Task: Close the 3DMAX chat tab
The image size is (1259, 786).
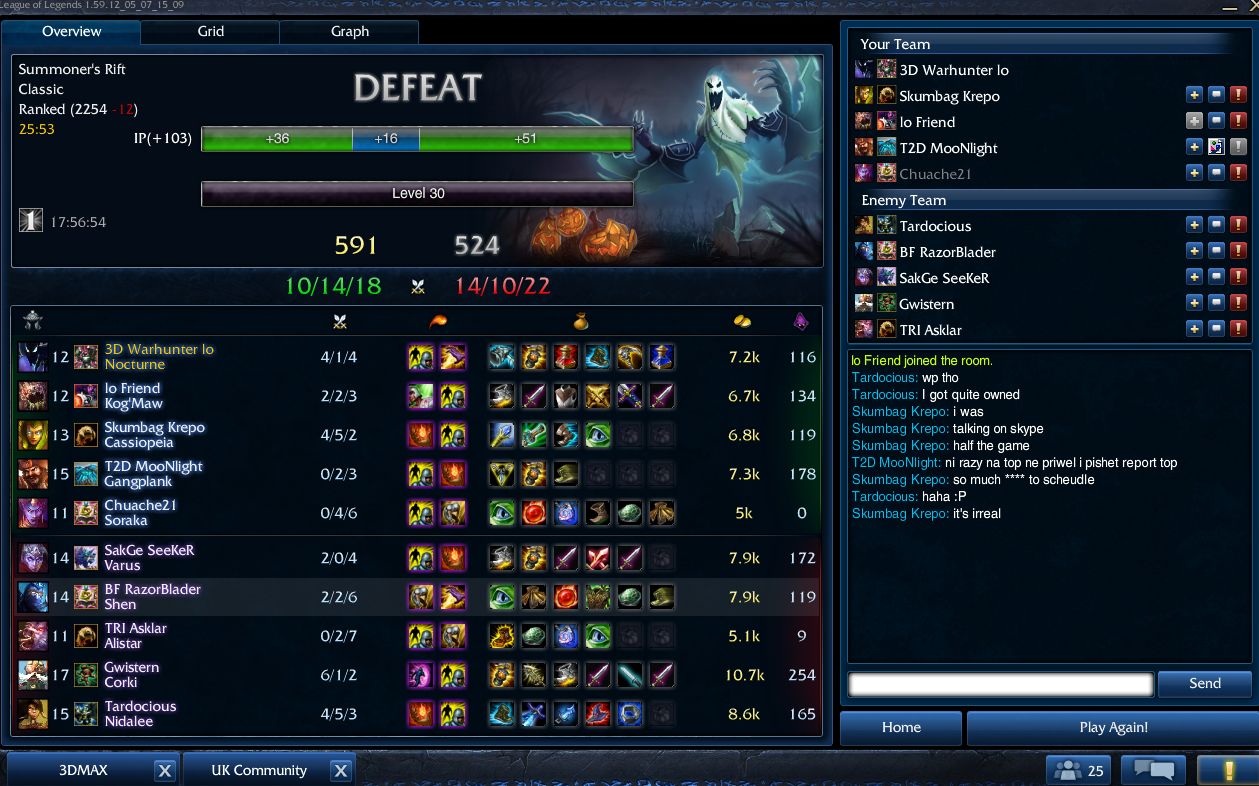Action: coord(165,771)
